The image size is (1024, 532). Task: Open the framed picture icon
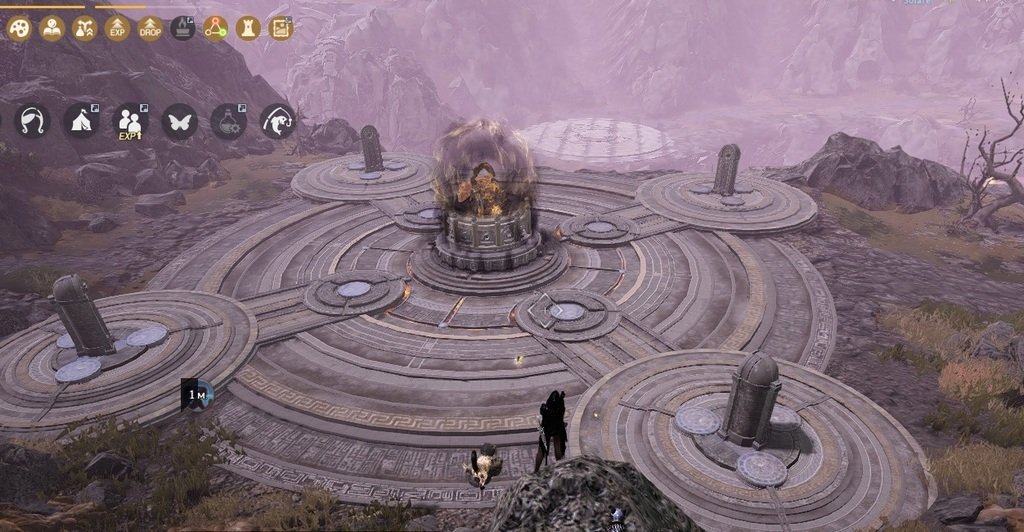(281, 28)
